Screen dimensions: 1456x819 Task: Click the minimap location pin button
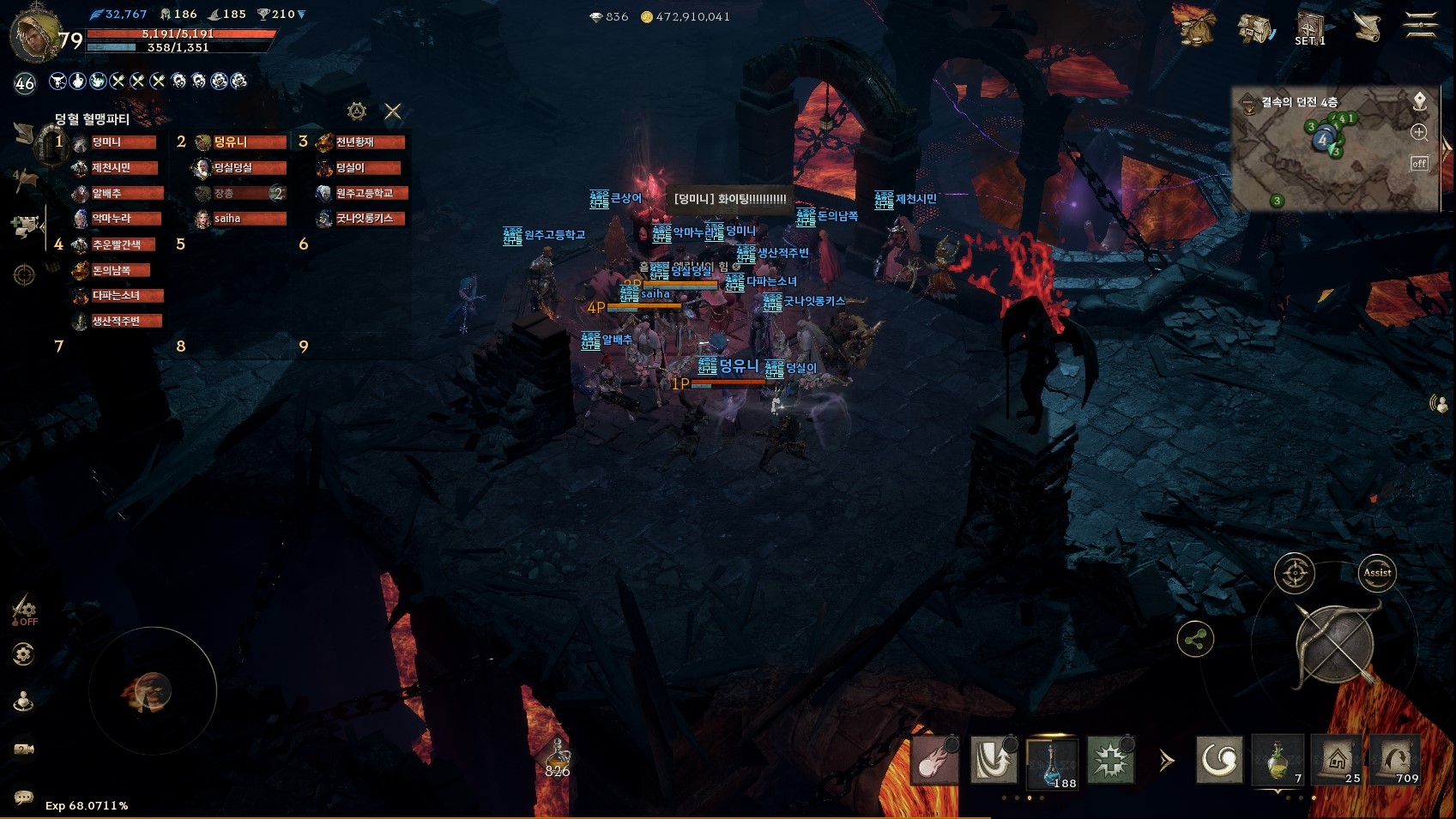point(1420,101)
